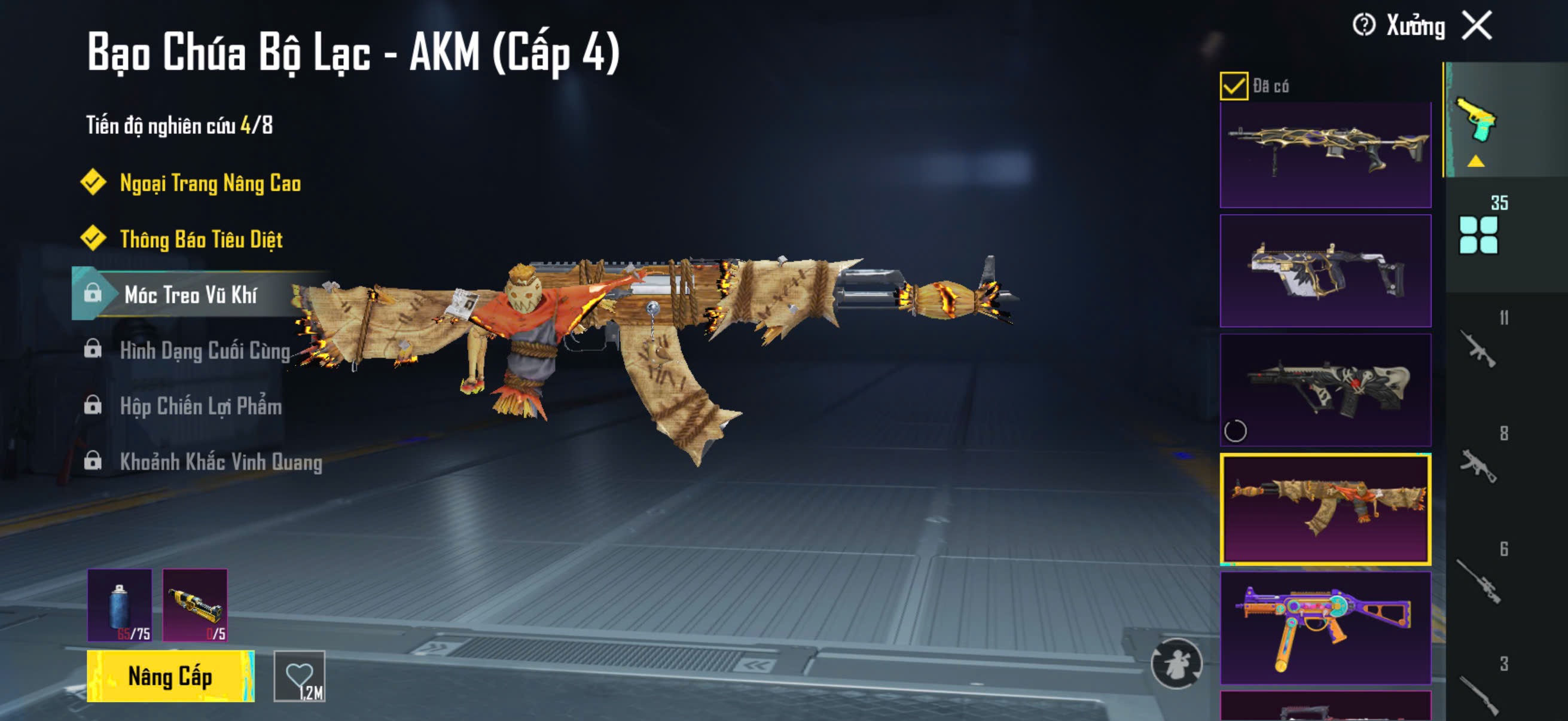This screenshot has width=1568, height=721.
Task: Open the Xưởng help info
Action: [x=1364, y=26]
